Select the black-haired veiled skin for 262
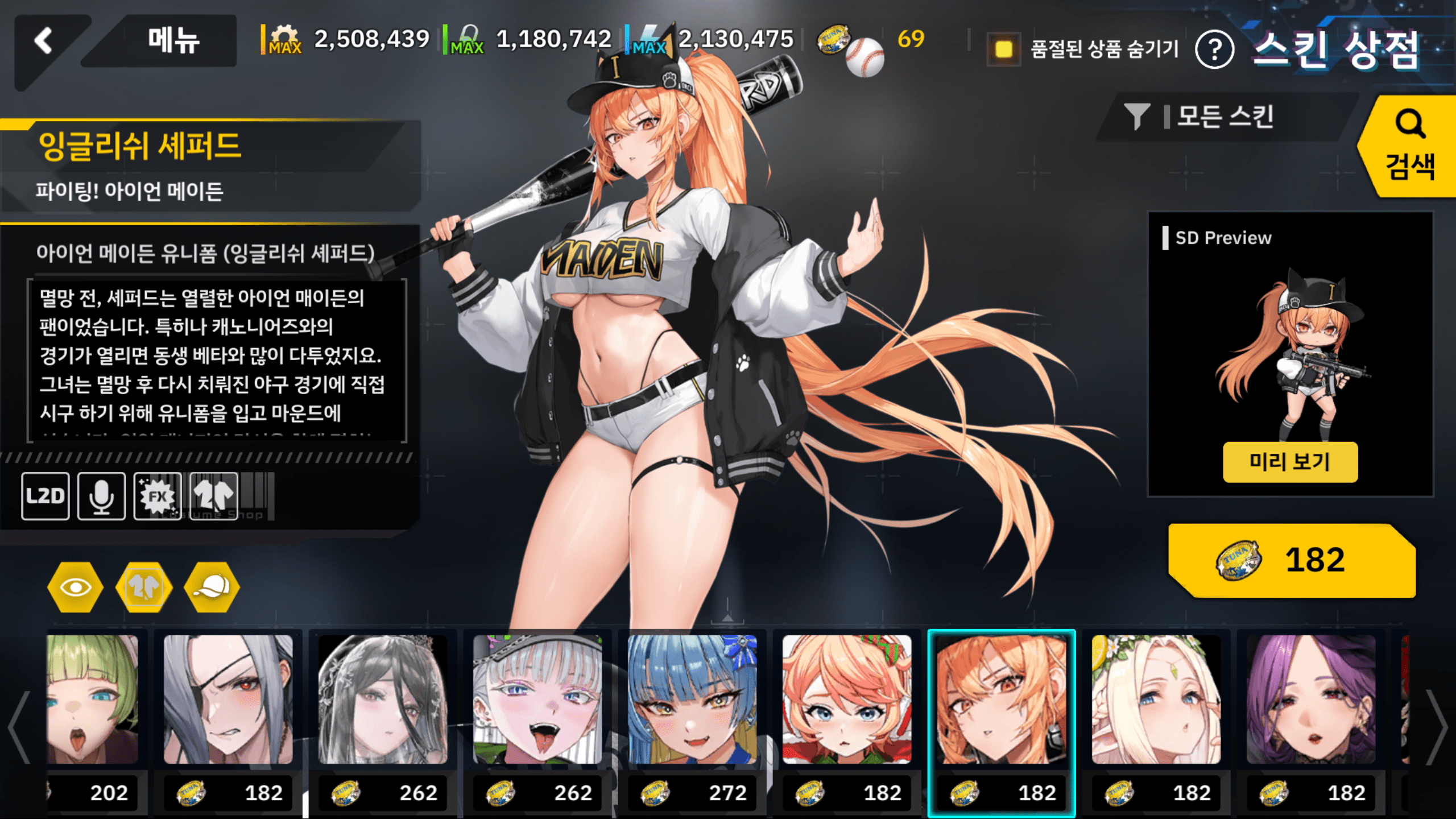This screenshot has width=1456, height=819. pyautogui.click(x=383, y=700)
